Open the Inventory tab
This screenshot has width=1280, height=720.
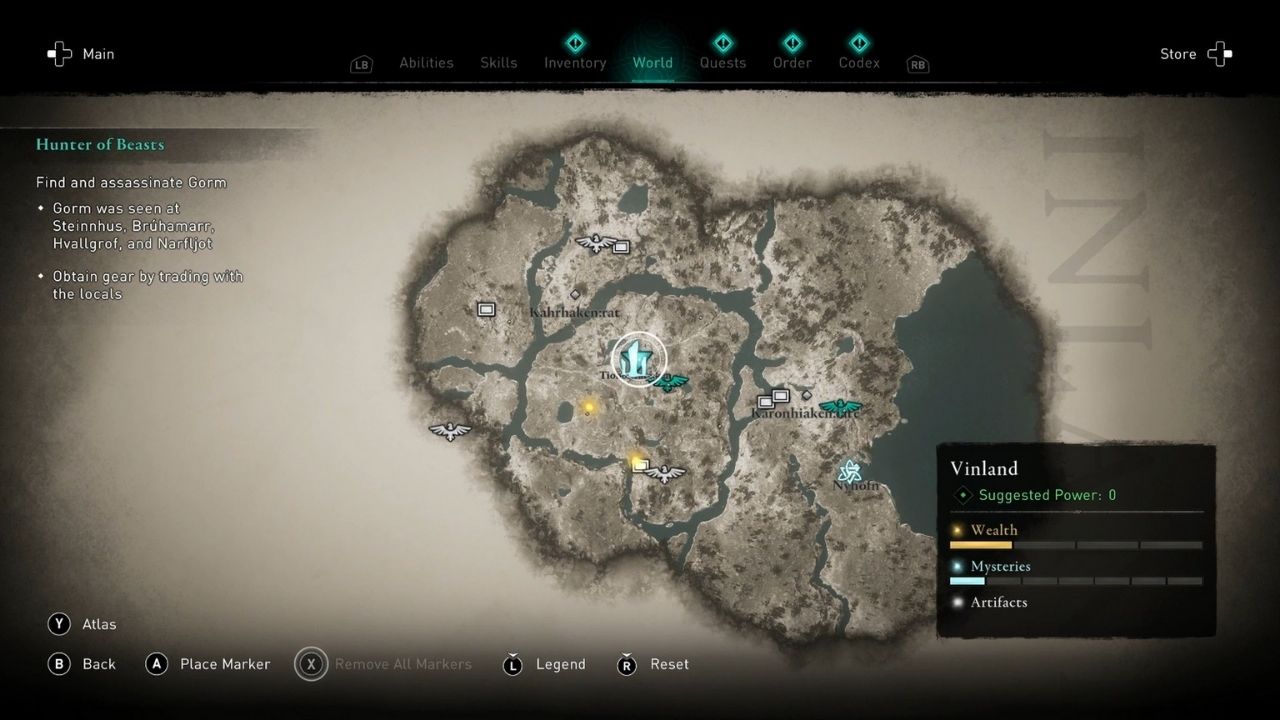pos(575,62)
